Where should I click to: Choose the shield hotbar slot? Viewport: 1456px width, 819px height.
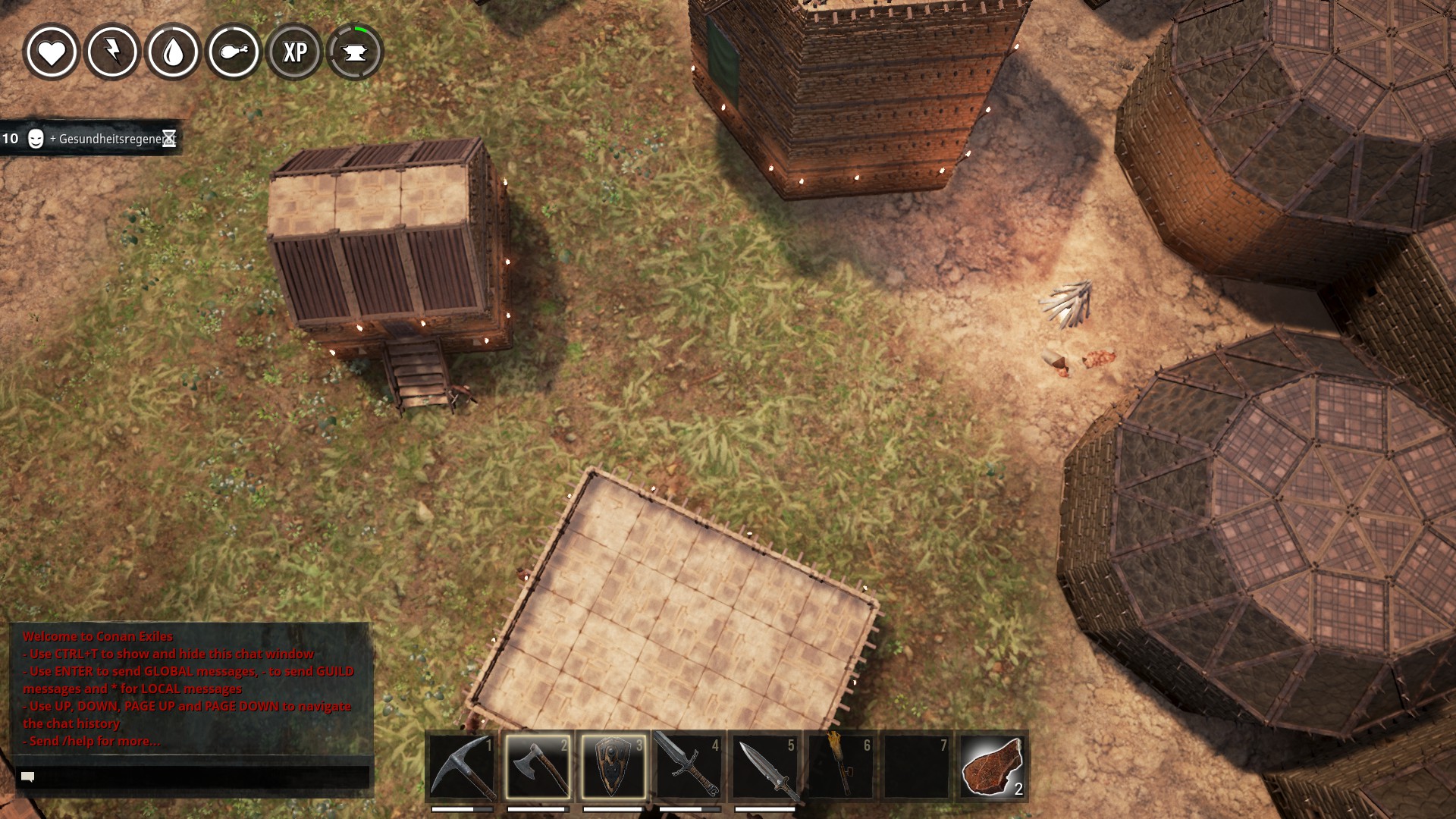pyautogui.click(x=613, y=767)
